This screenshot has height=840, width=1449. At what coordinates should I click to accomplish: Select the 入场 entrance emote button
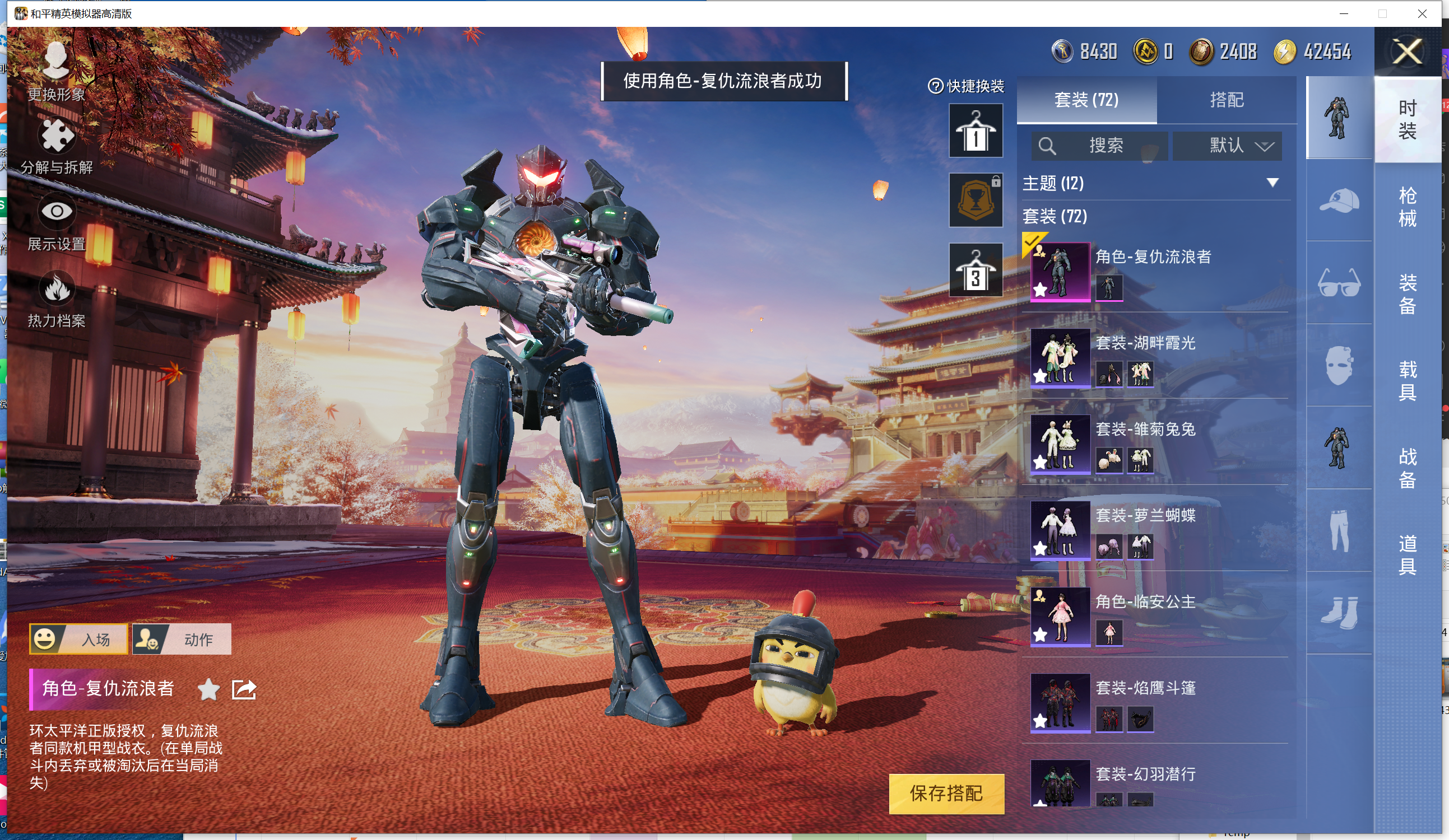pyautogui.click(x=79, y=639)
